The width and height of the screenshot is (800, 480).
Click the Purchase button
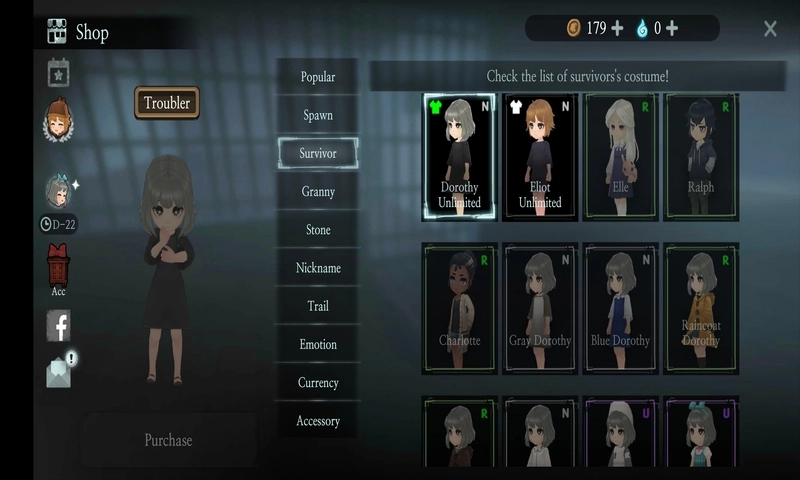coord(168,440)
